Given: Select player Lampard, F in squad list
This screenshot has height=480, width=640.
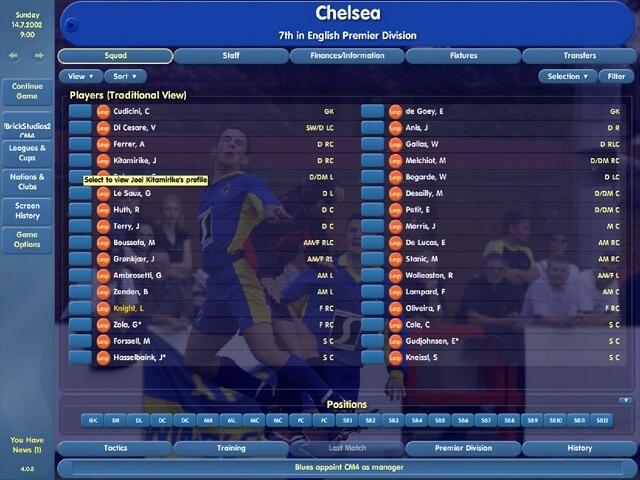Looking at the screenshot, I should pyautogui.click(x=424, y=291).
